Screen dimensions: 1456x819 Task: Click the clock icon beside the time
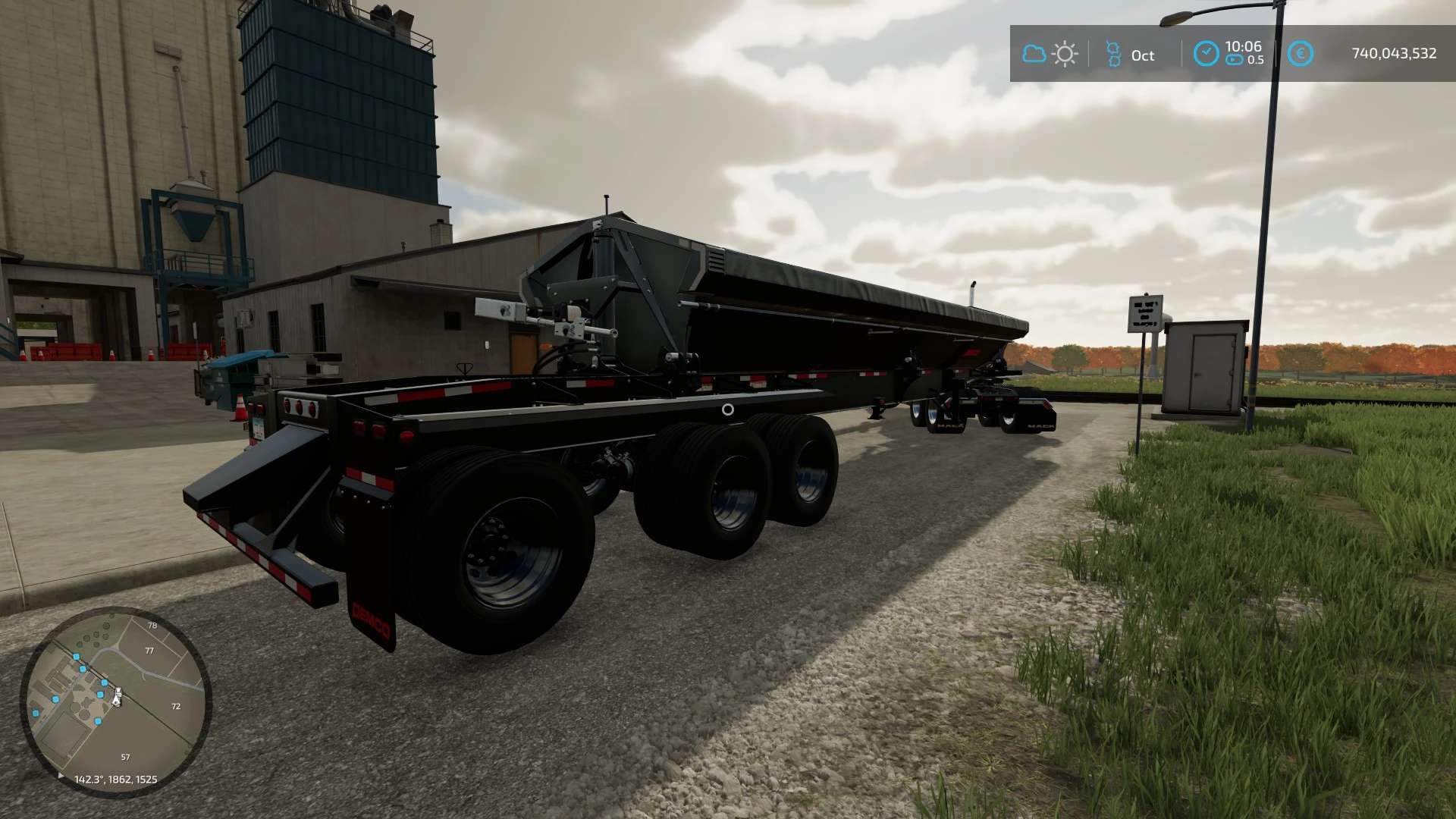(x=1206, y=54)
